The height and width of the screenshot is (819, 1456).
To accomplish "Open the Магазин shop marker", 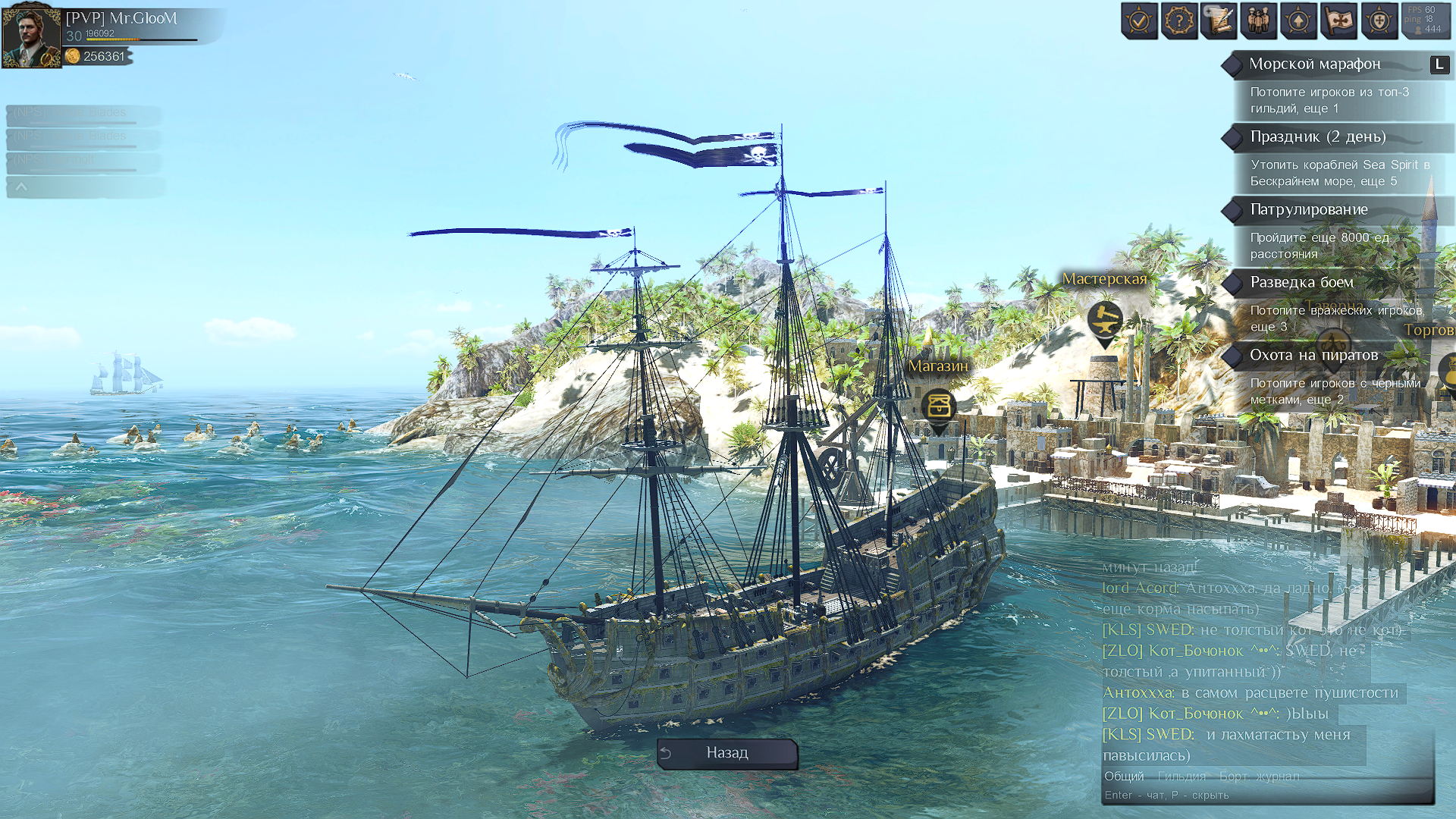I will 939,406.
